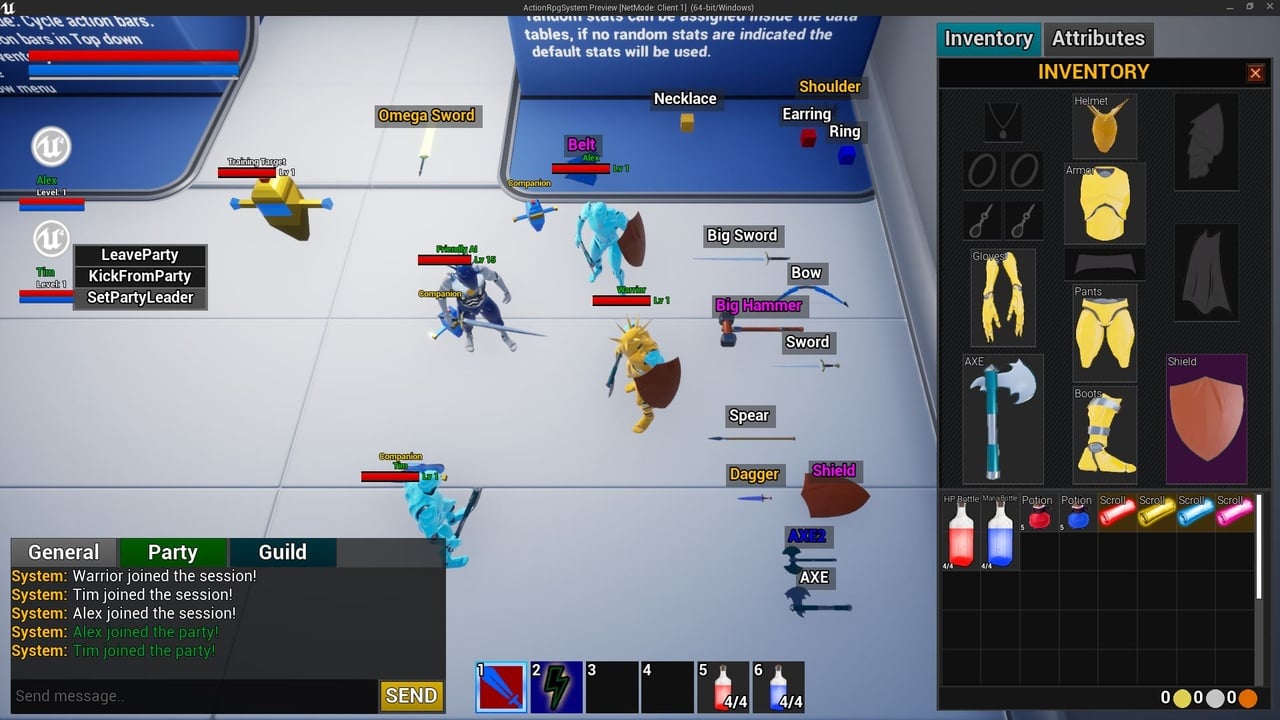
Task: Close the Inventory panel
Action: pos(1255,73)
